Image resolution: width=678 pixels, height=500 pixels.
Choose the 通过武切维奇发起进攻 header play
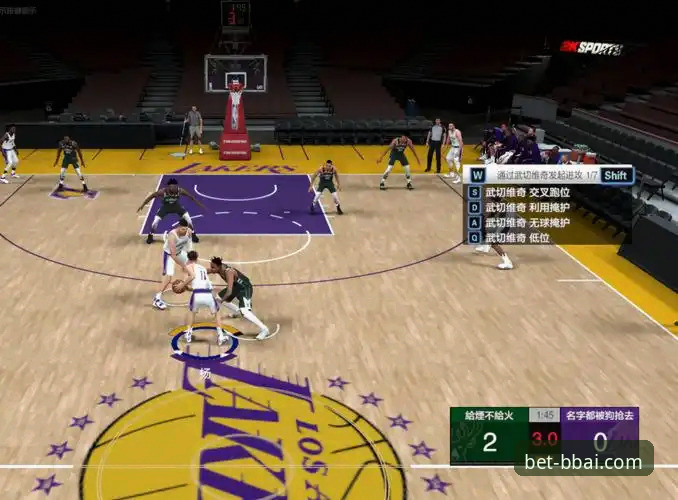[x=538, y=175]
